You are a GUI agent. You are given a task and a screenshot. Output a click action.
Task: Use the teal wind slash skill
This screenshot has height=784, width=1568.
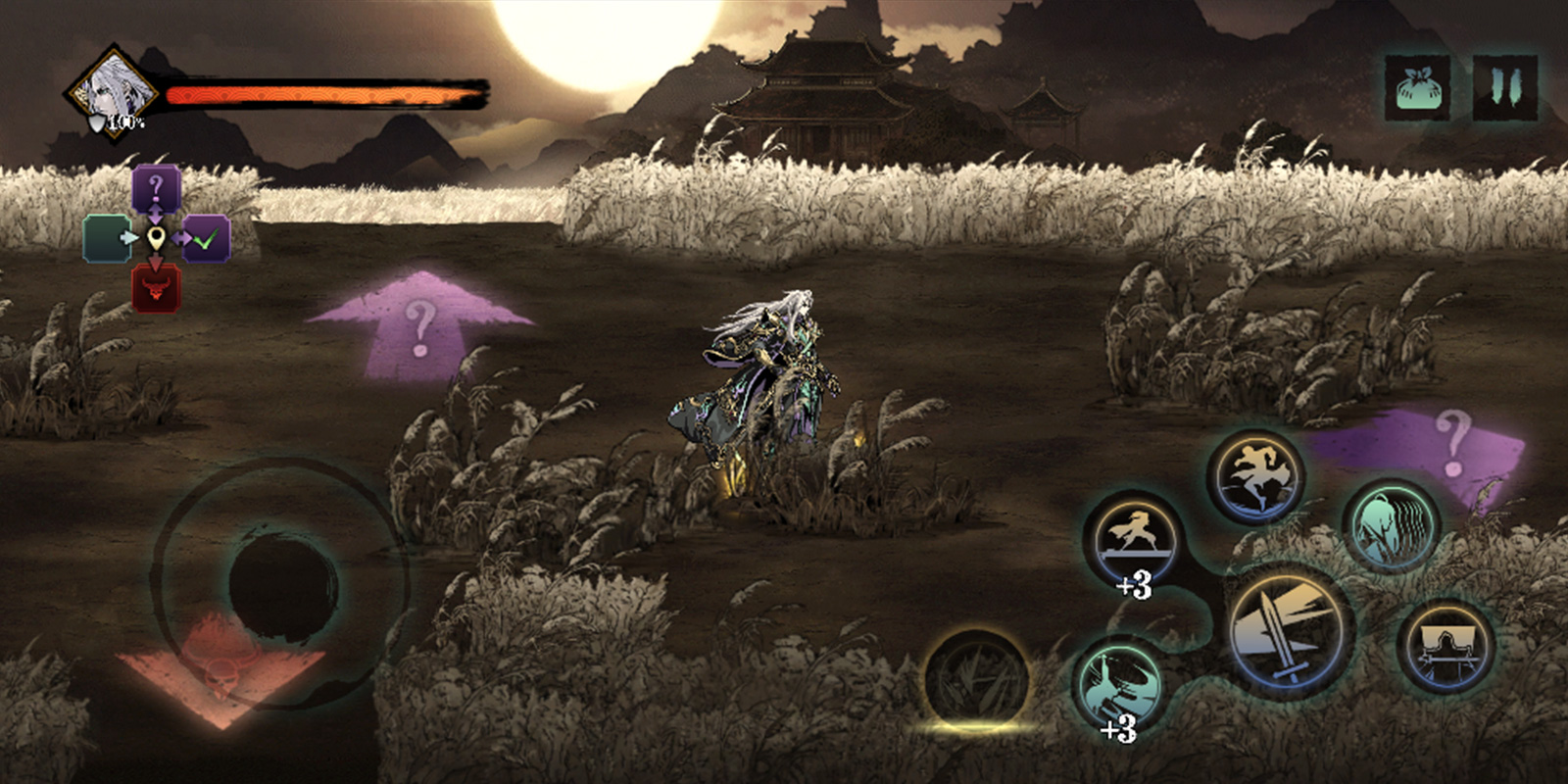pyautogui.click(x=1391, y=526)
